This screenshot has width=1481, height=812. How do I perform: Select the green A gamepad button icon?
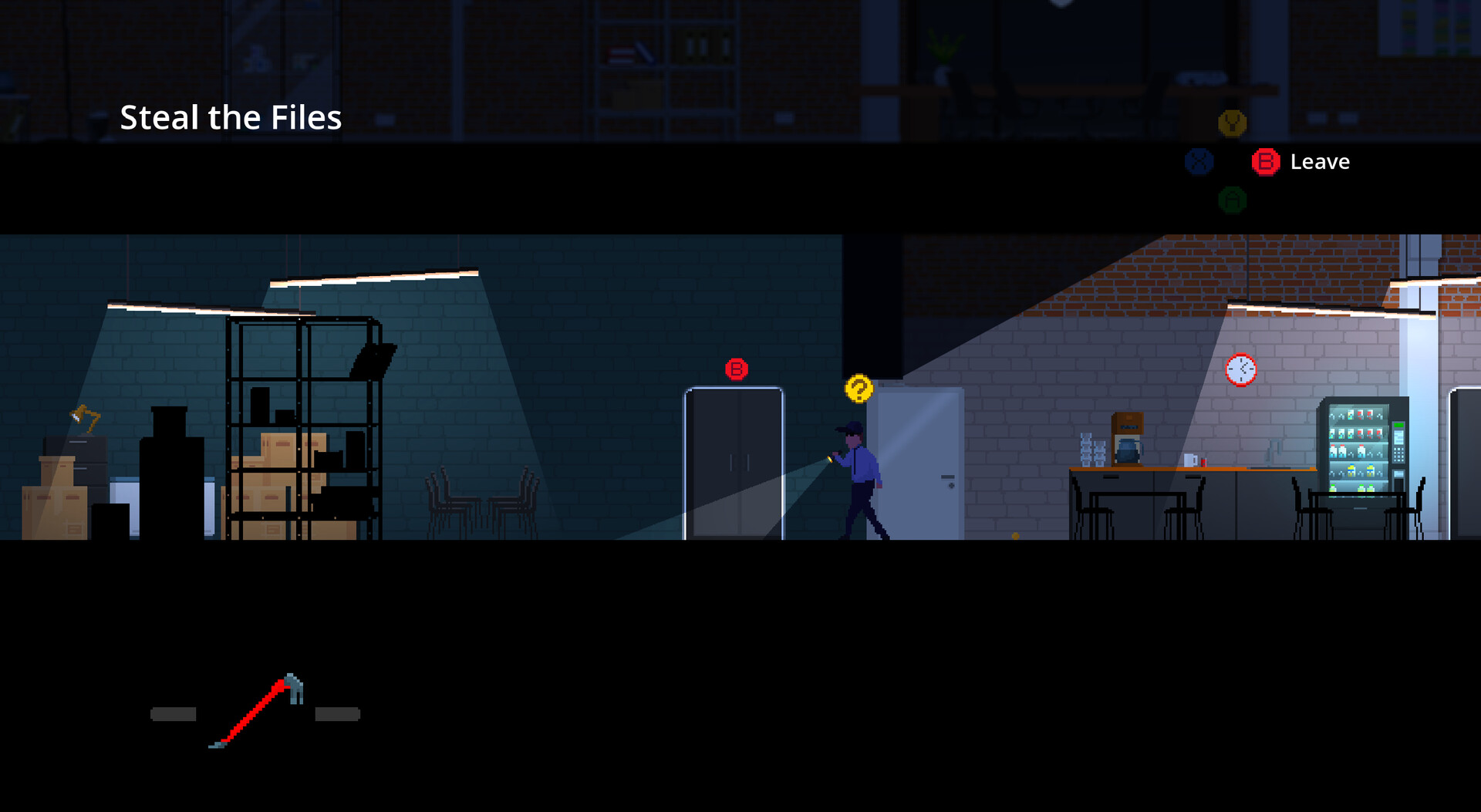[1232, 199]
